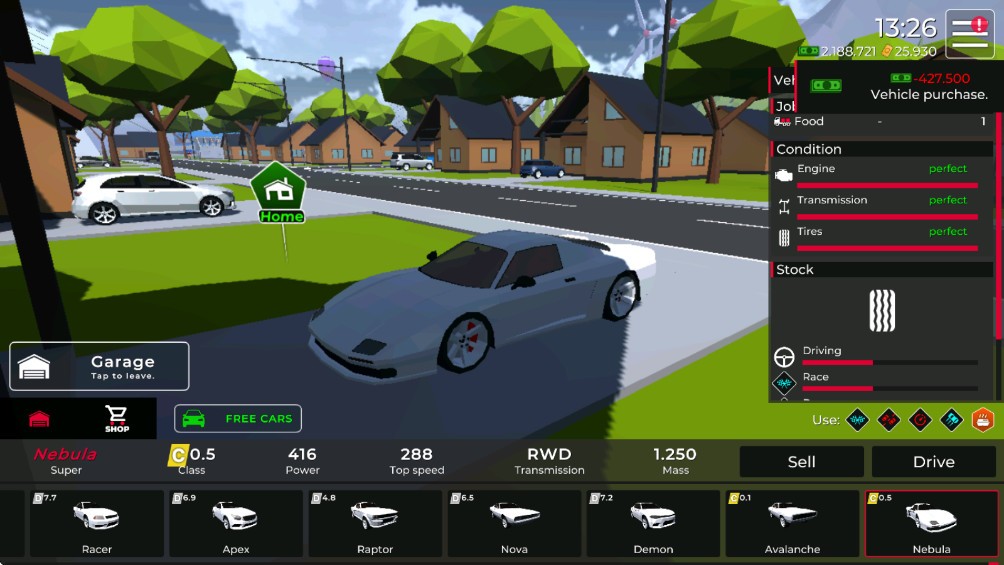Click the Nebula car thumbnail
1004x565 pixels.
point(931,523)
